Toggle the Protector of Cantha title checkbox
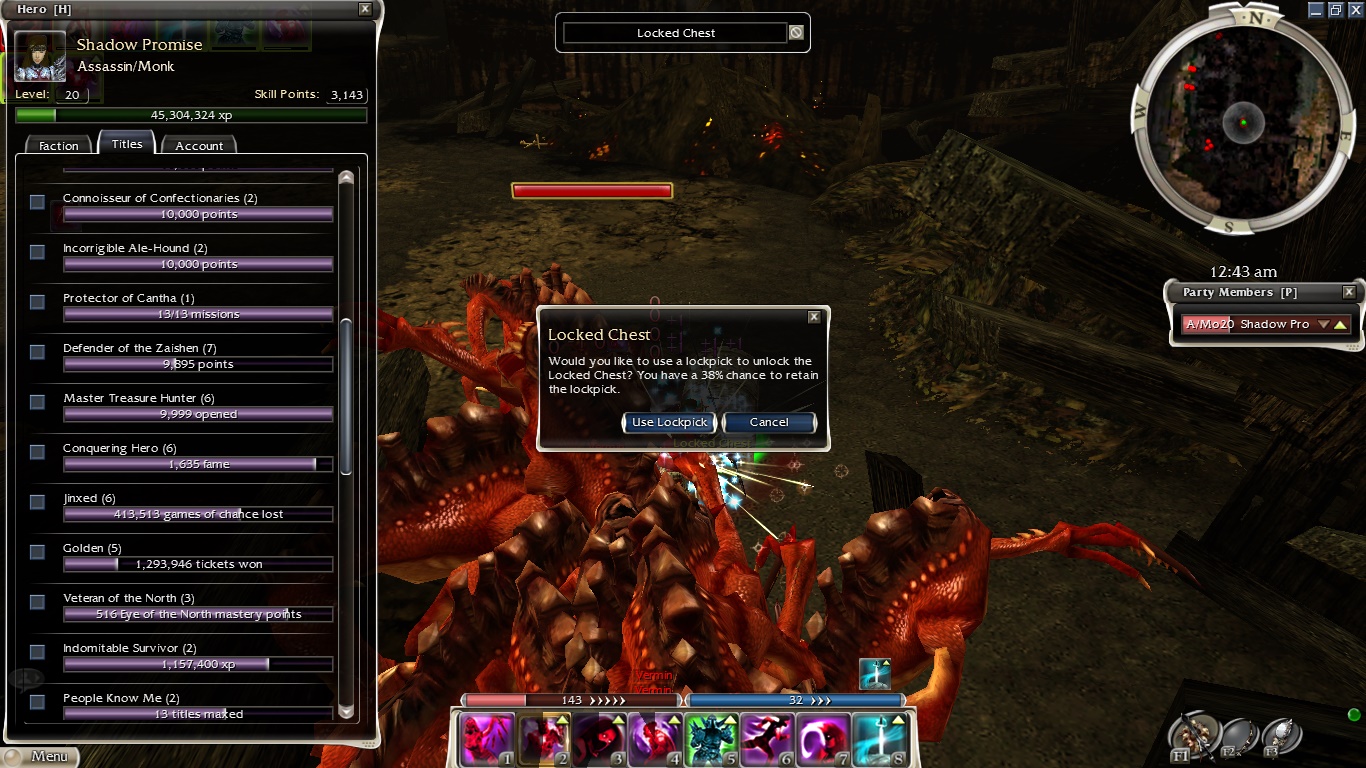The width and height of the screenshot is (1366, 768). click(x=37, y=302)
